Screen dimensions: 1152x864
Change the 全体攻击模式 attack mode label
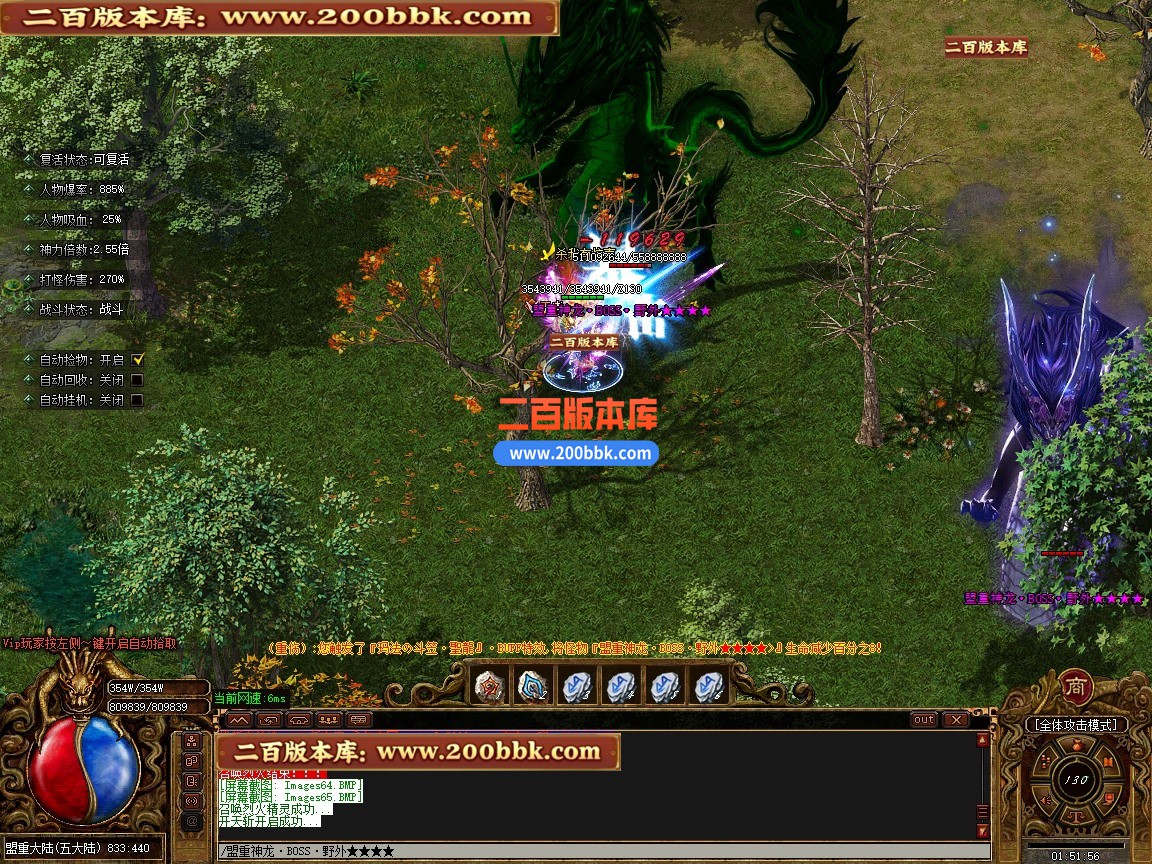coord(1076,724)
